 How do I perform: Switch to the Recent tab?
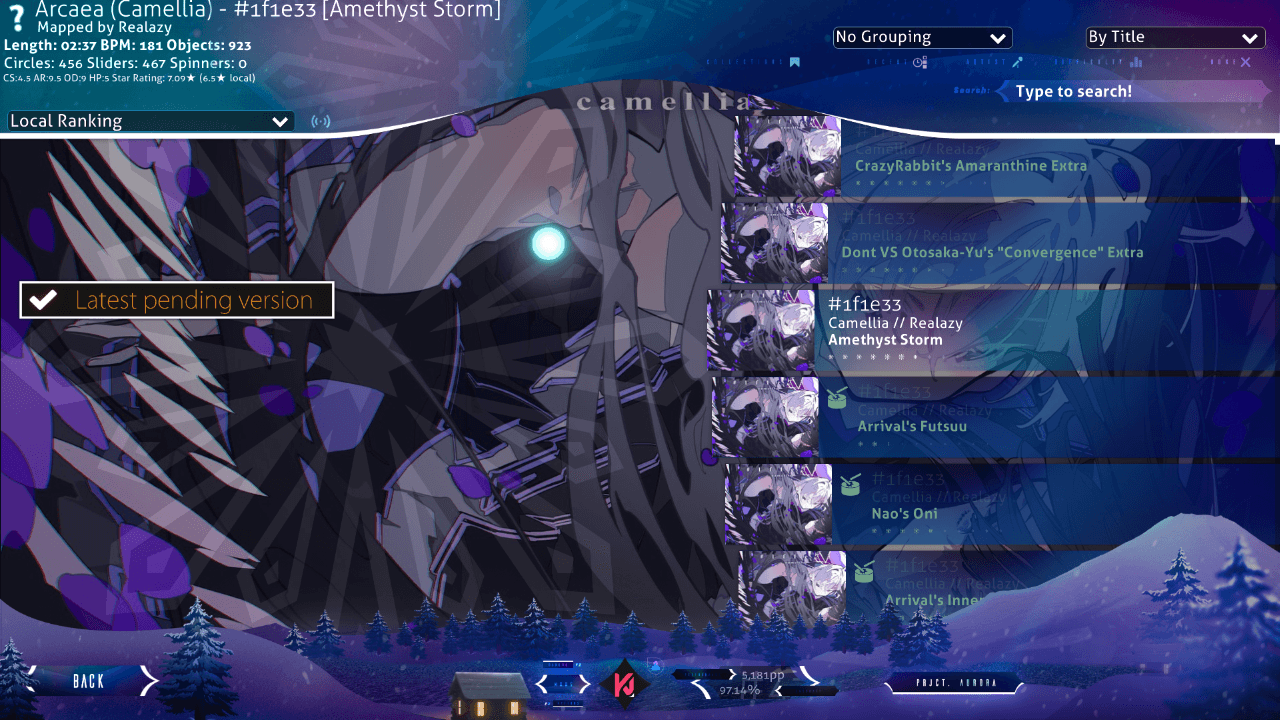point(920,62)
